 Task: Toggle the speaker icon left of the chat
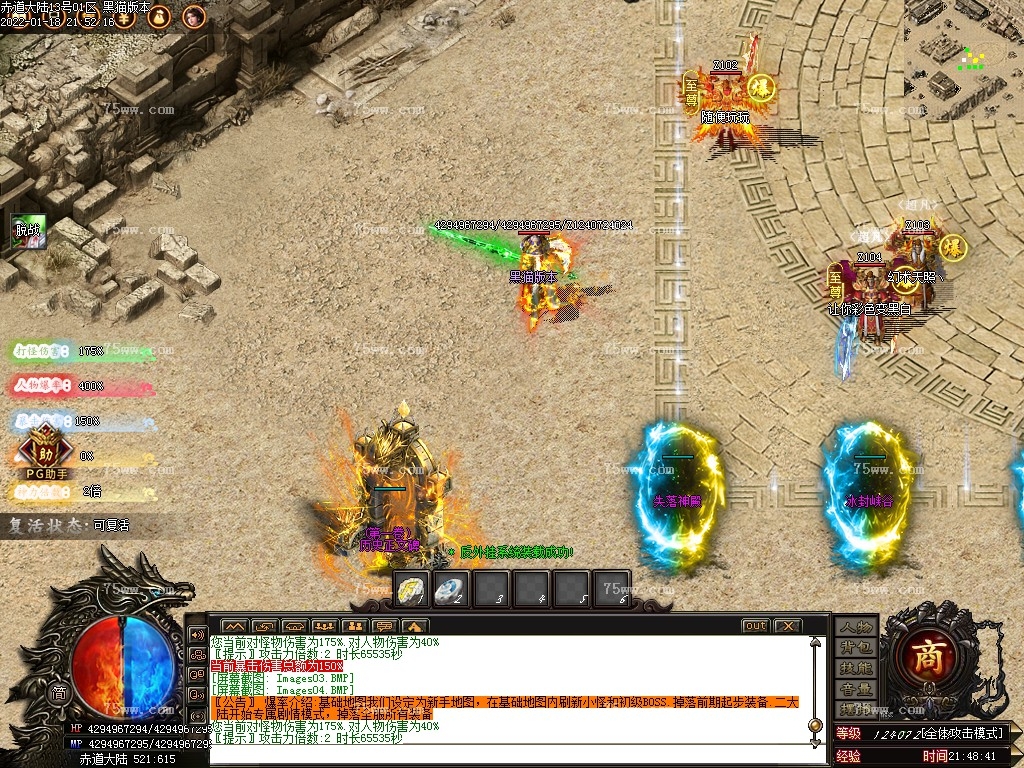[197, 635]
